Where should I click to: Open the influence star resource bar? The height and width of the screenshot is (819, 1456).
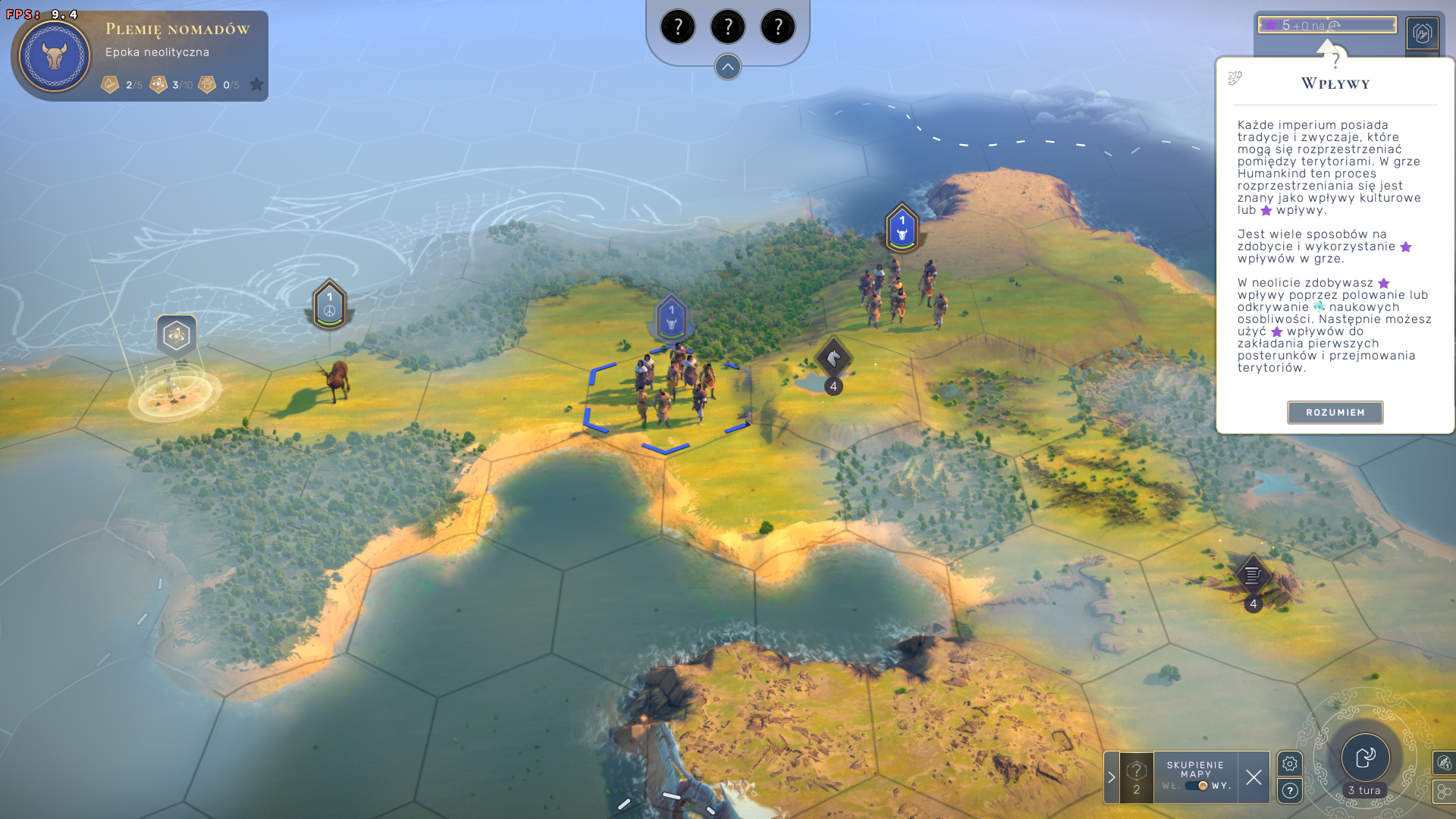1327,25
